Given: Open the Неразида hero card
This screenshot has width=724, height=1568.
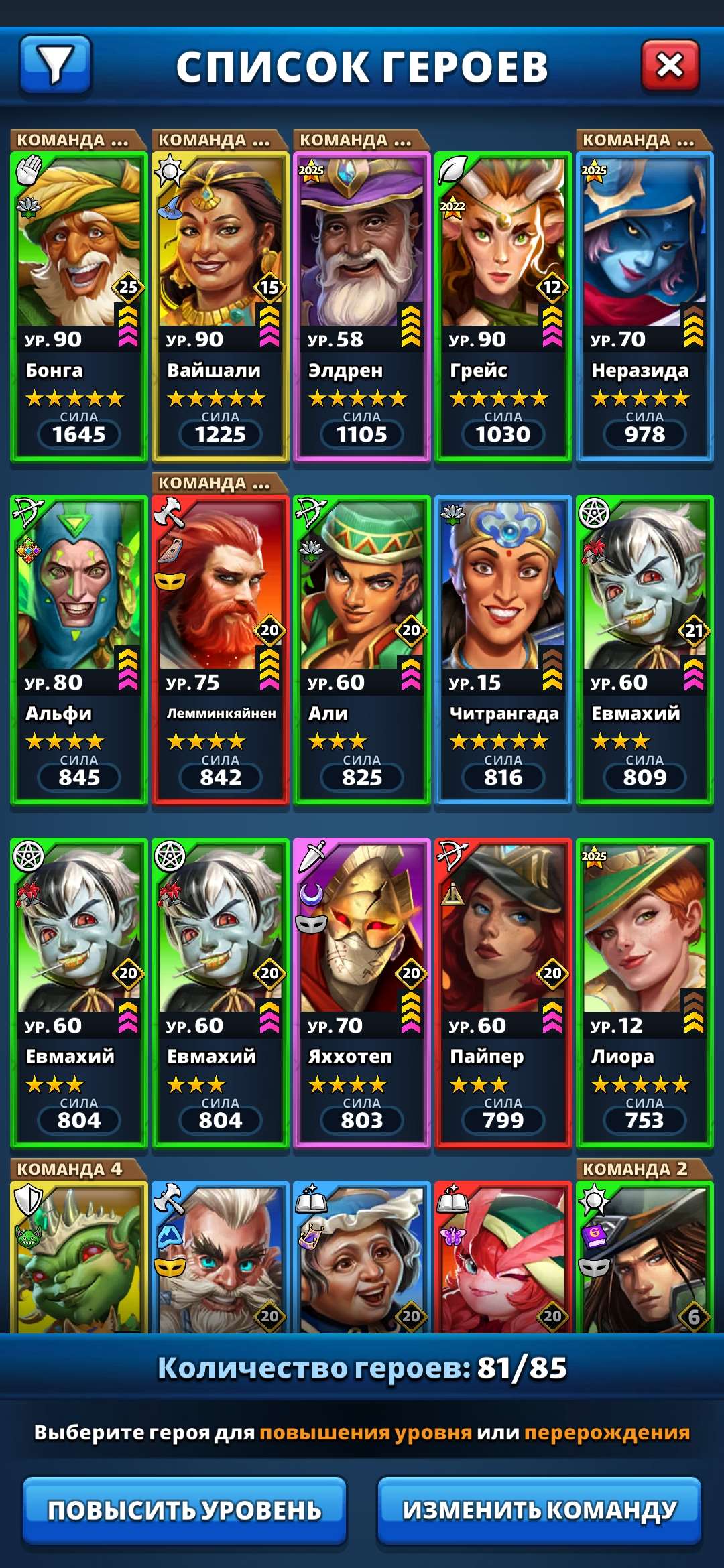Looking at the screenshot, I should [x=645, y=307].
